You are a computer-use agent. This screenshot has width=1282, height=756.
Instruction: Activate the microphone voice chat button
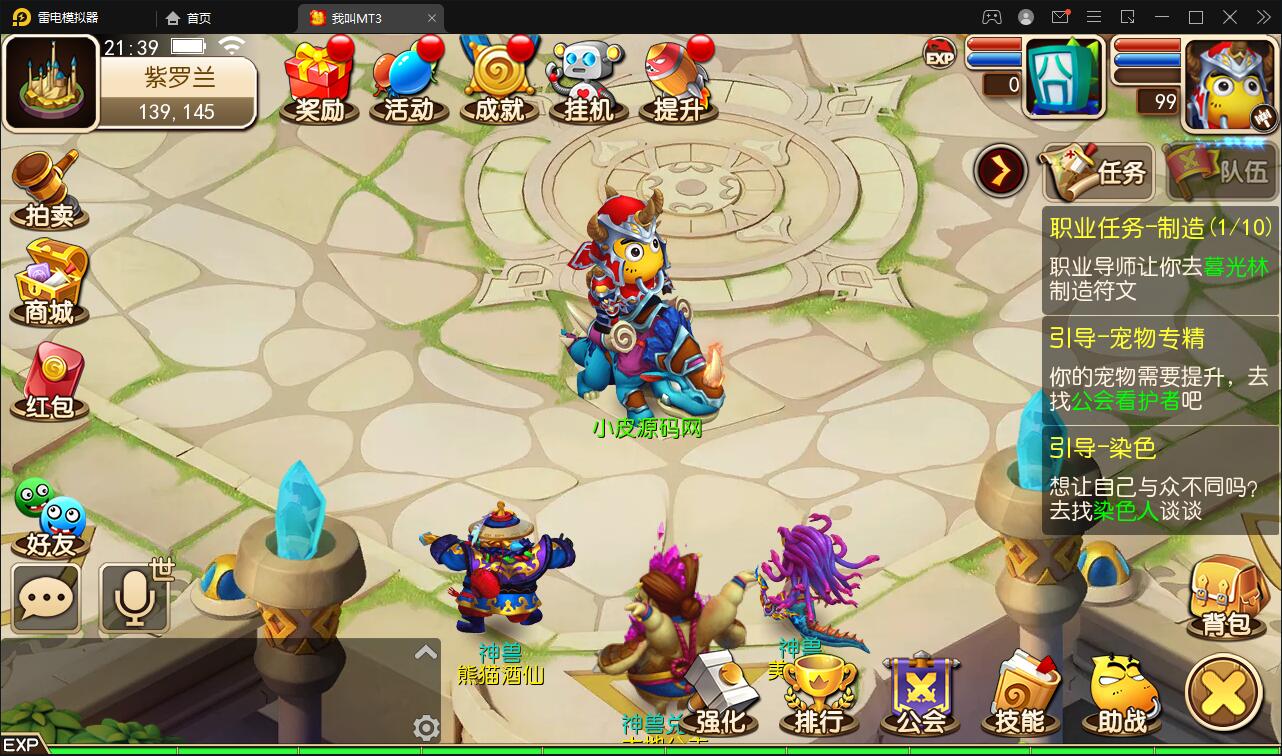(135, 598)
